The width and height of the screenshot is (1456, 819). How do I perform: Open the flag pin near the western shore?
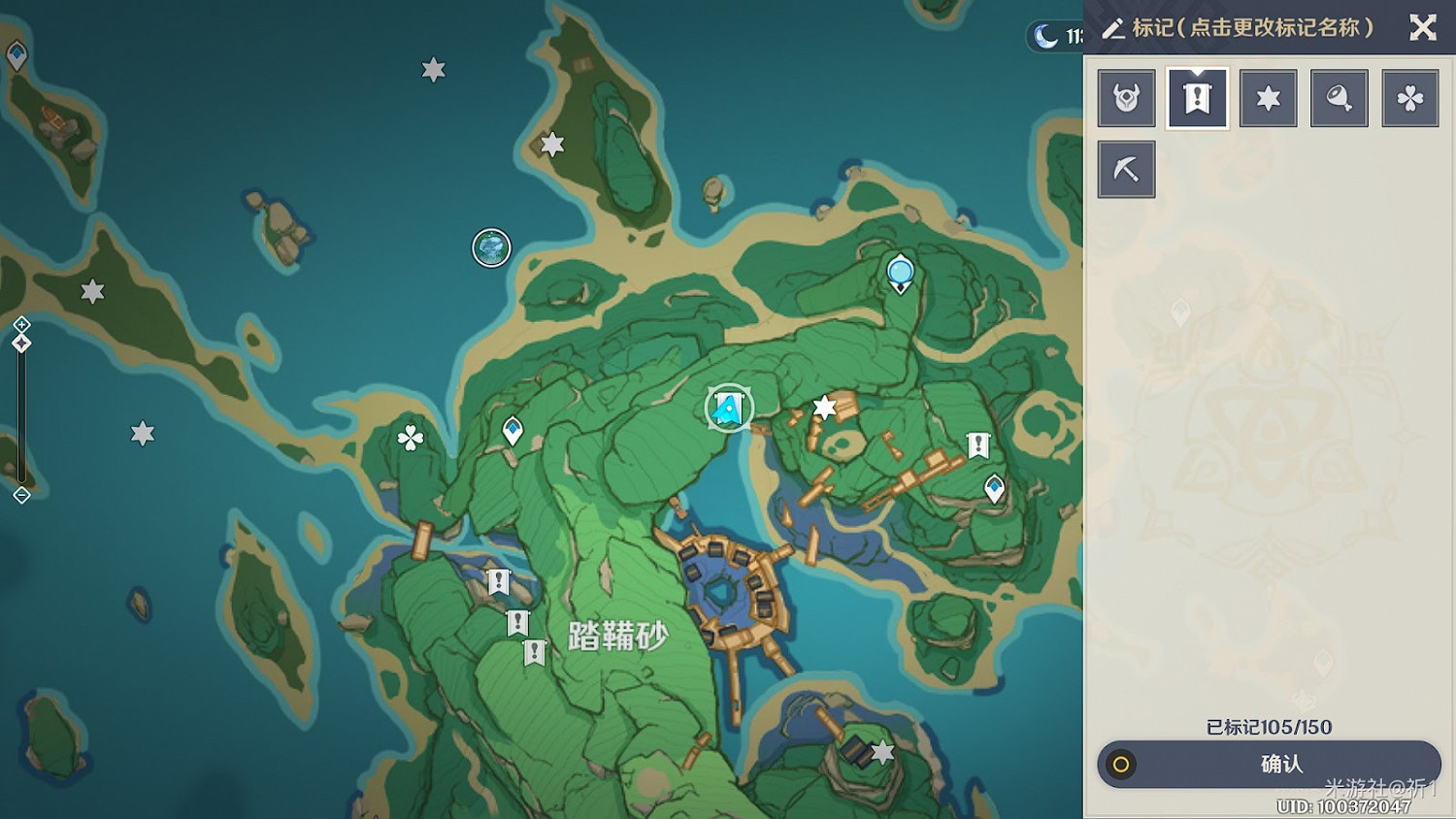[499, 581]
